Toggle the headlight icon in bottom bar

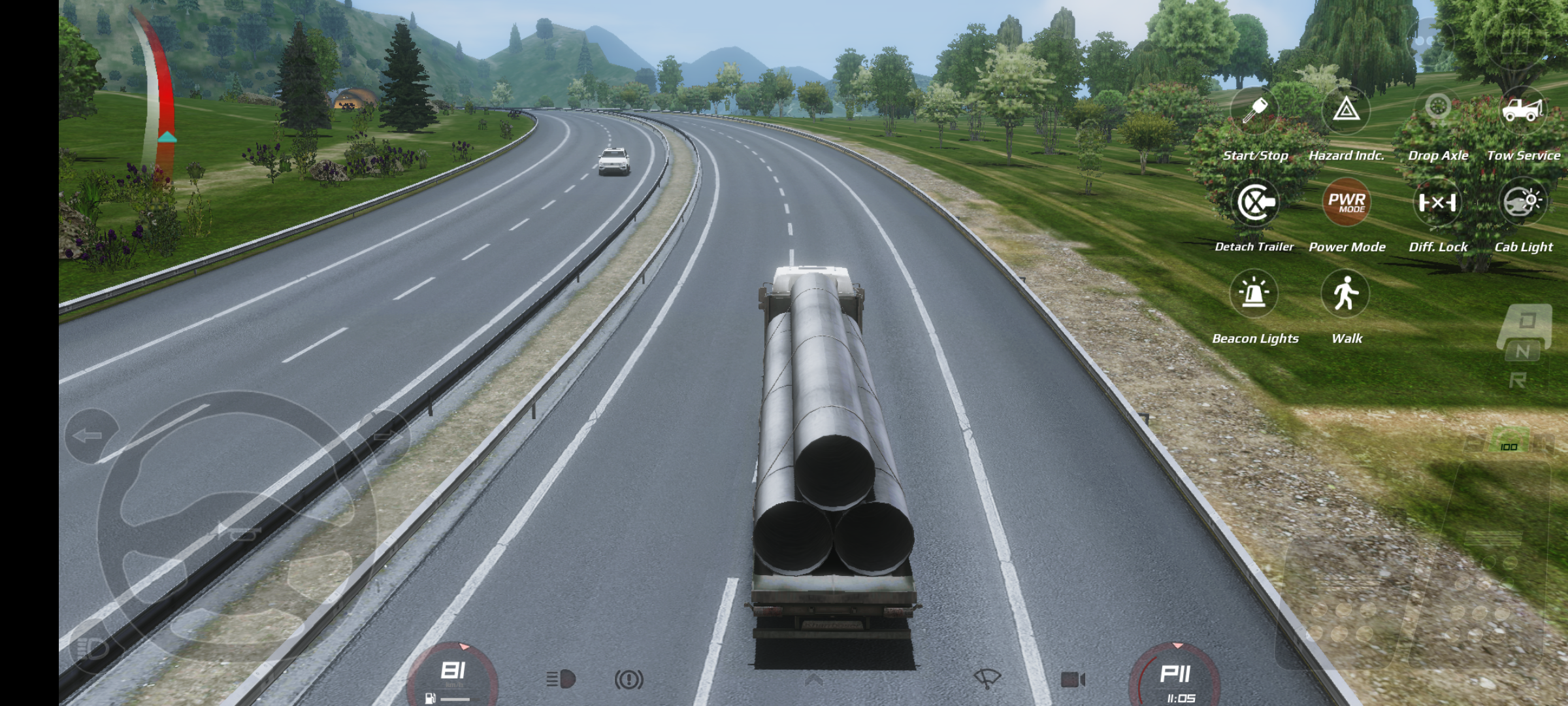(x=561, y=679)
